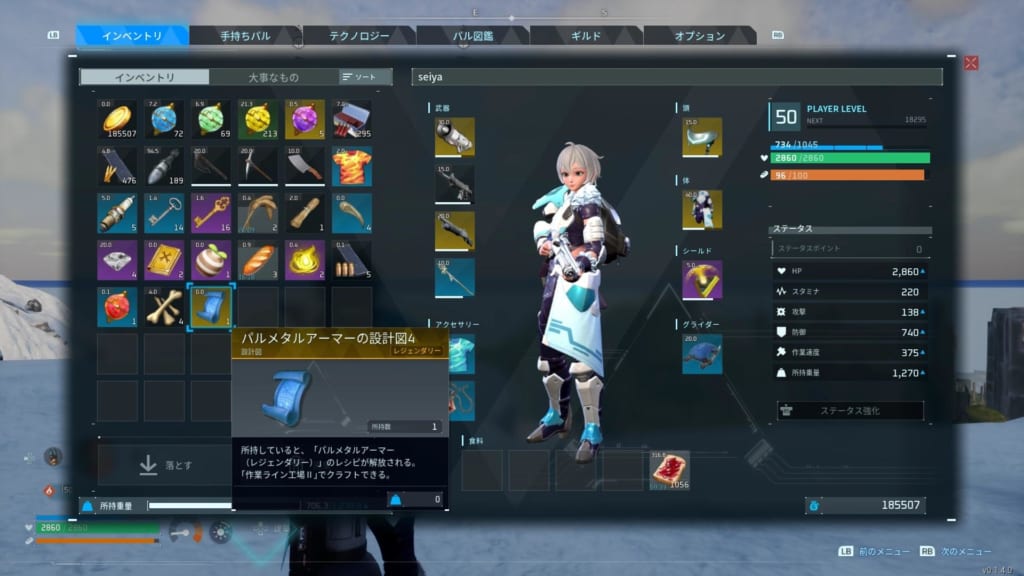The height and width of the screenshot is (576, 1024).
Task: Select the gold coin stack of 185507
Action: 117,119
